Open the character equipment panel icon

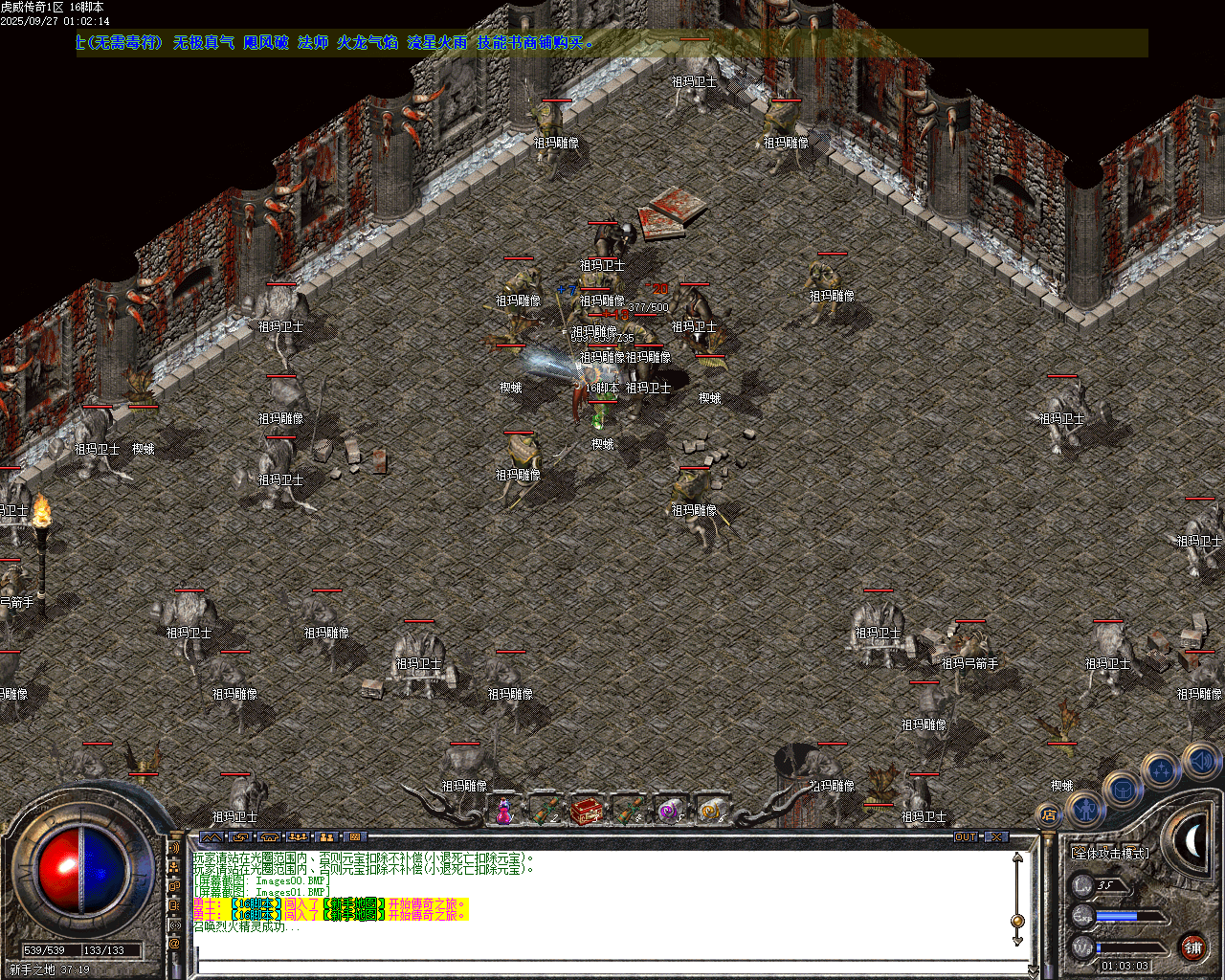1086,812
